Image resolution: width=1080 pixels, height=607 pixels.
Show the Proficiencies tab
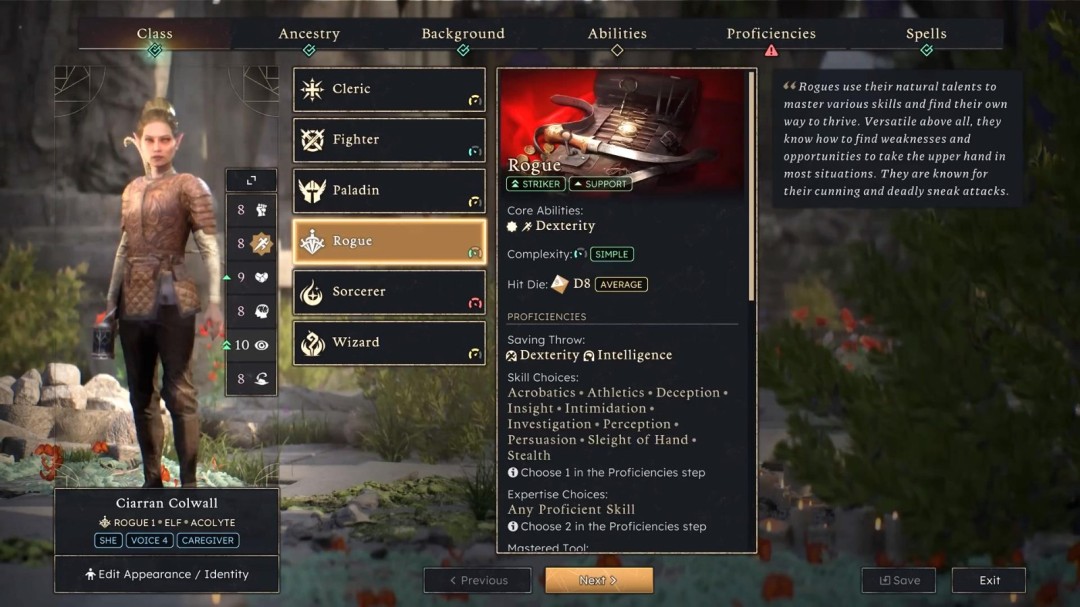point(771,34)
